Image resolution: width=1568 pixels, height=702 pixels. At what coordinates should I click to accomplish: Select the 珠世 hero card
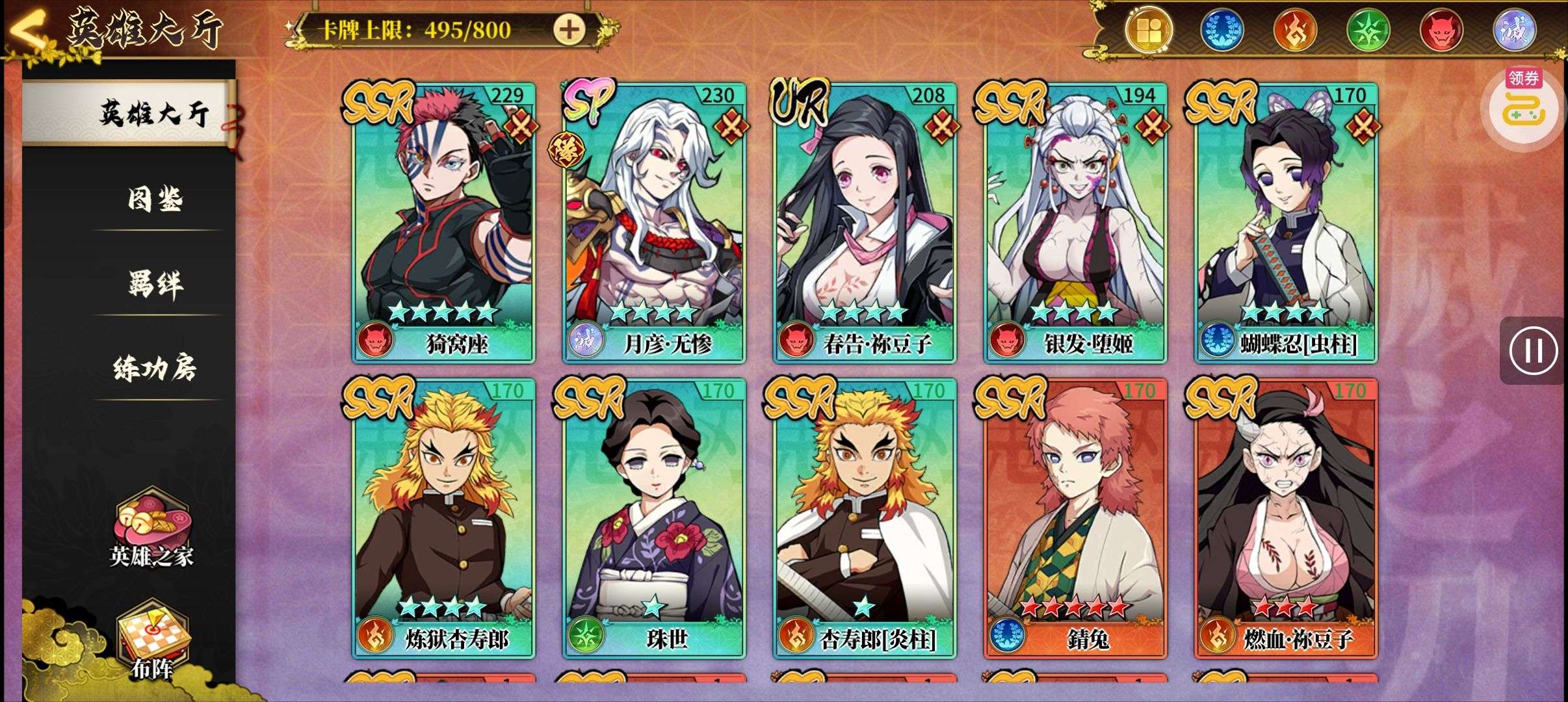click(654, 517)
